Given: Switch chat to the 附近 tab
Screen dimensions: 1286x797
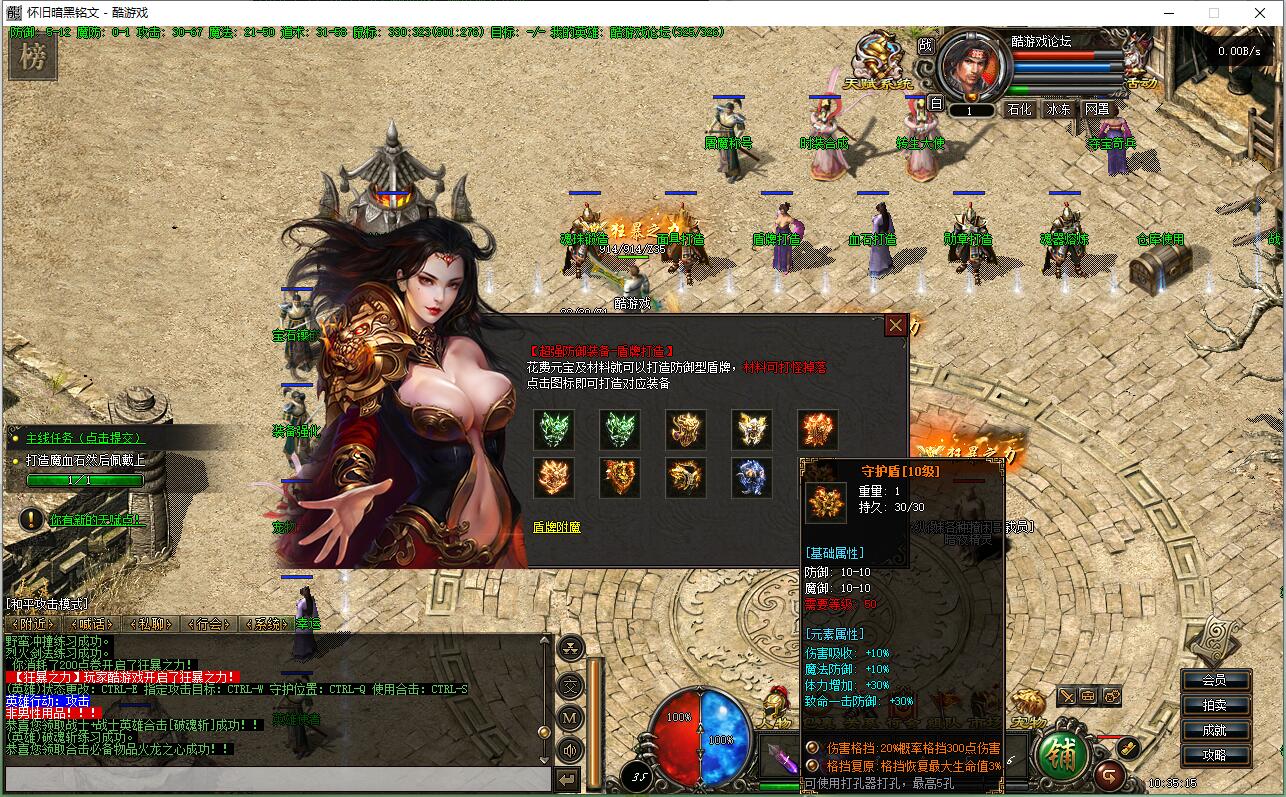Looking at the screenshot, I should click(31, 624).
